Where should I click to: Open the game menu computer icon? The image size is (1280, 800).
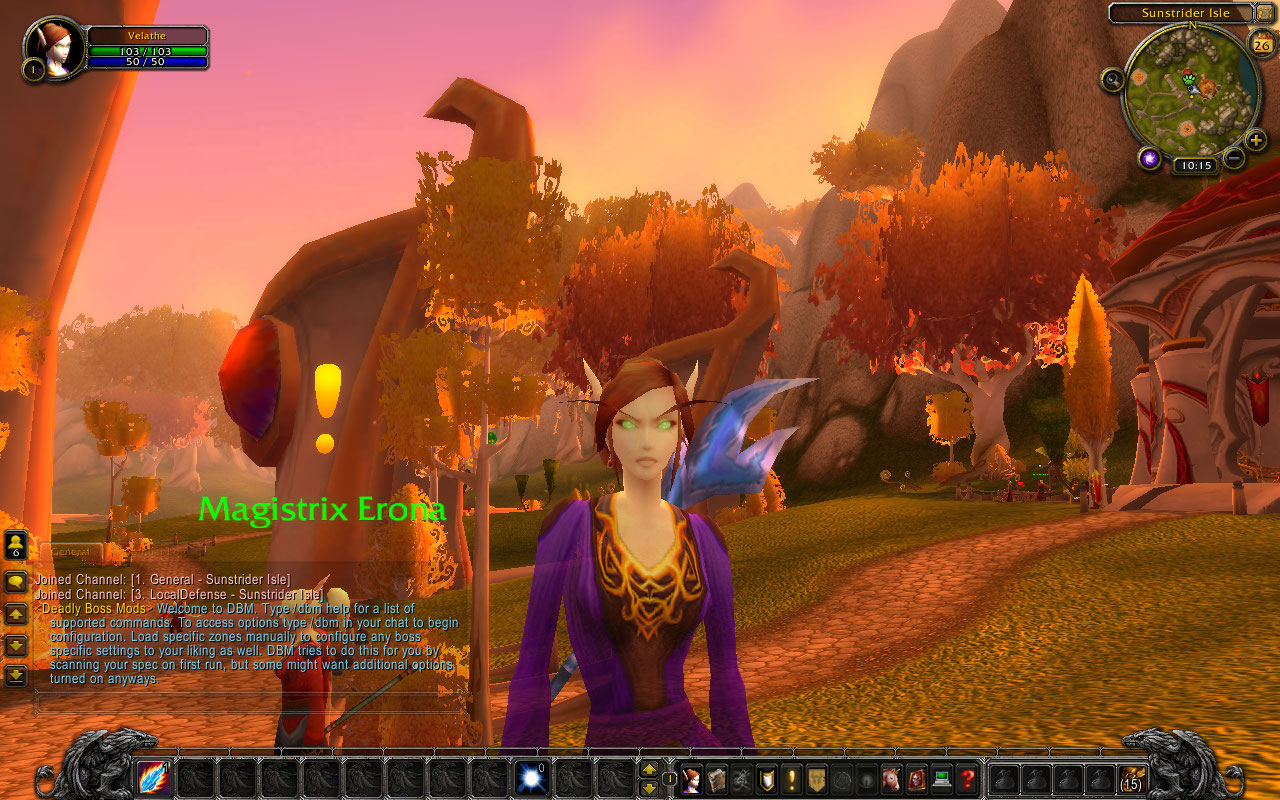942,779
